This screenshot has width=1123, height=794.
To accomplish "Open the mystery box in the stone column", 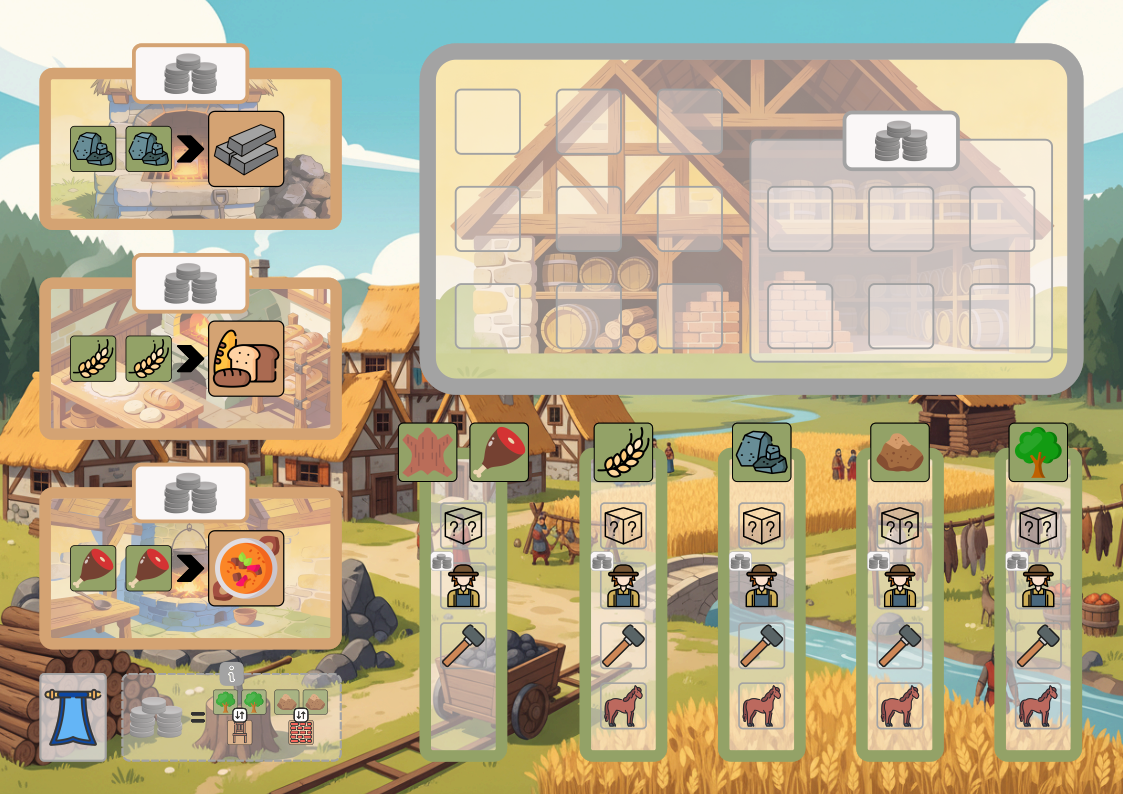I will 761,526.
